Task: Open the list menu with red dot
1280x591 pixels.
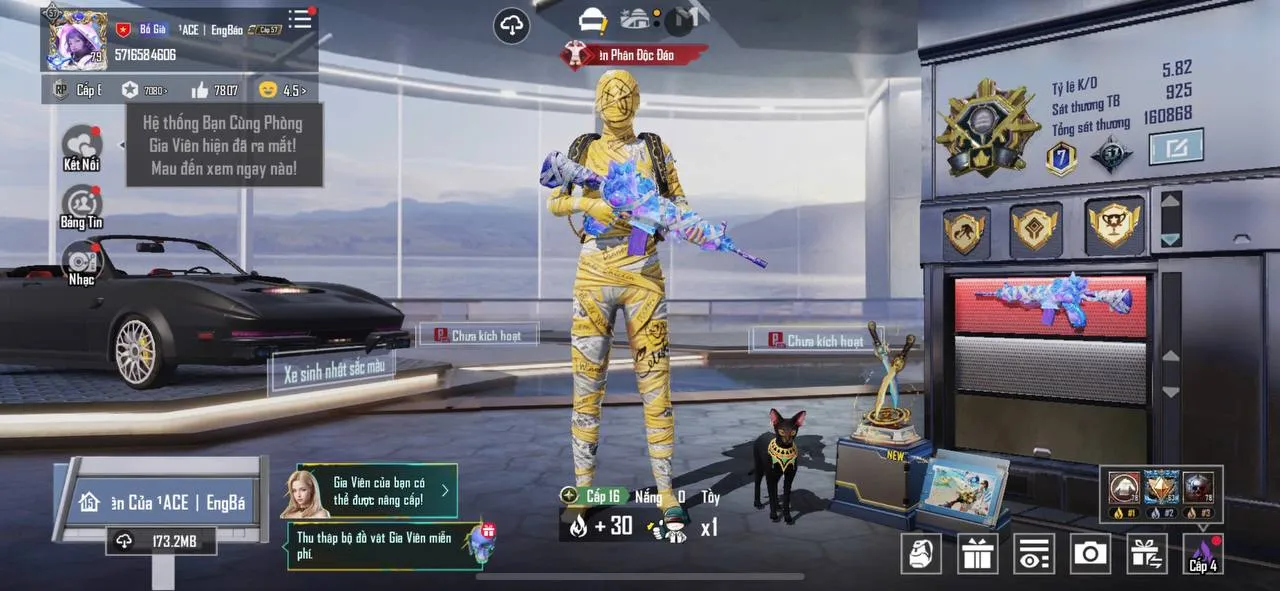Action: click(x=300, y=20)
